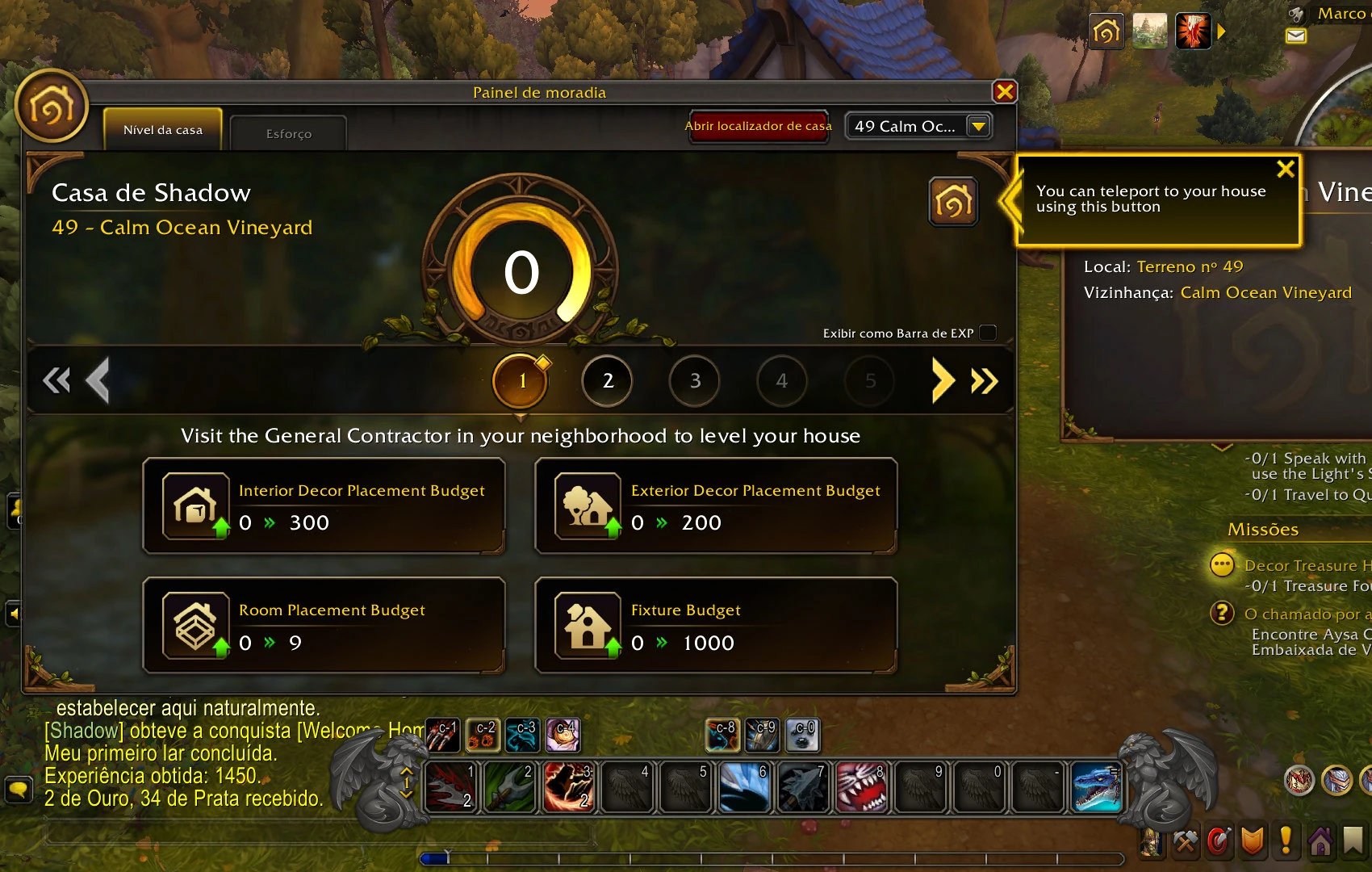Activate the blue dragon mount action slot

click(x=1096, y=788)
